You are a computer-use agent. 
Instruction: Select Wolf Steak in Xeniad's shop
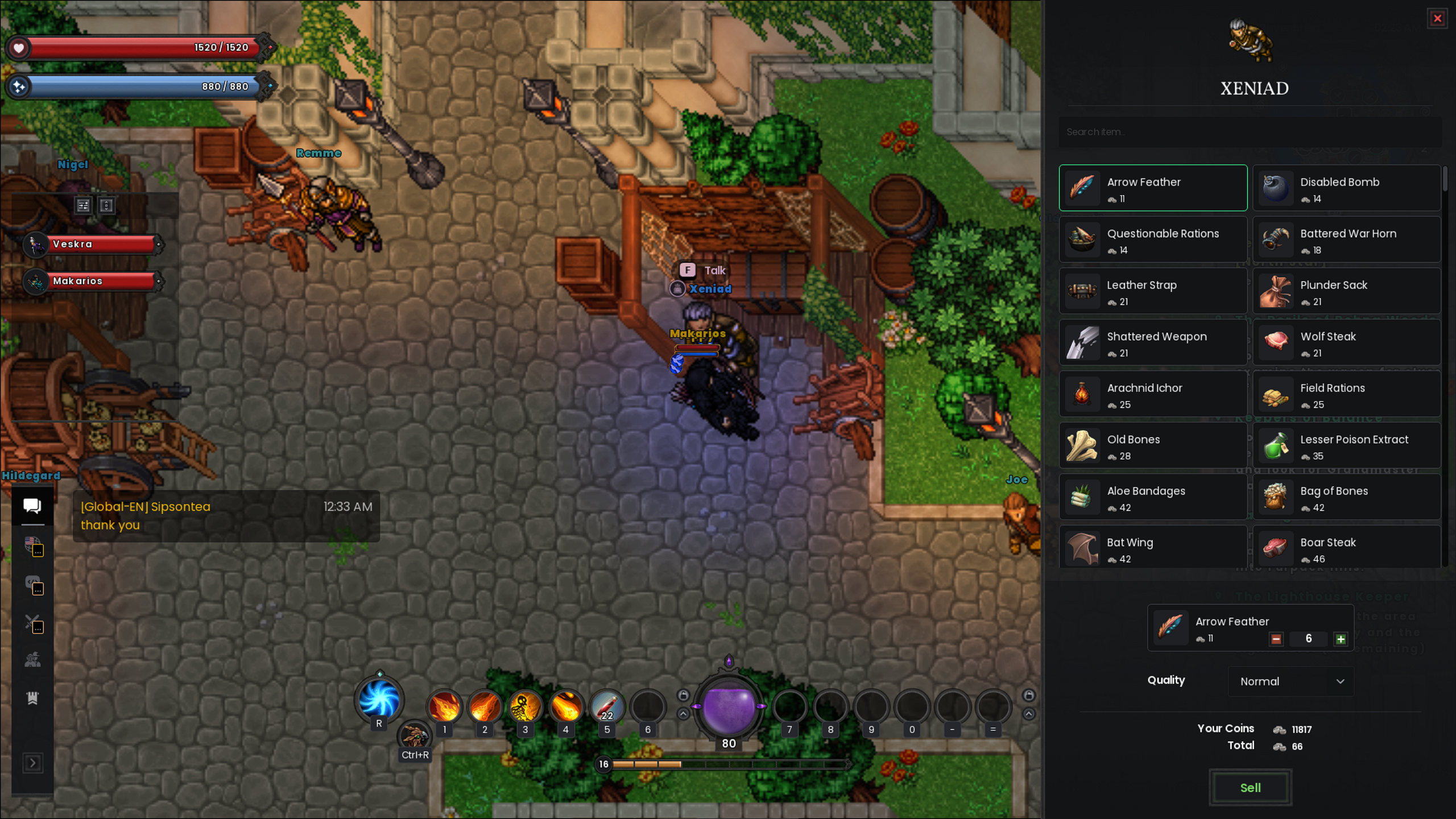(1346, 342)
